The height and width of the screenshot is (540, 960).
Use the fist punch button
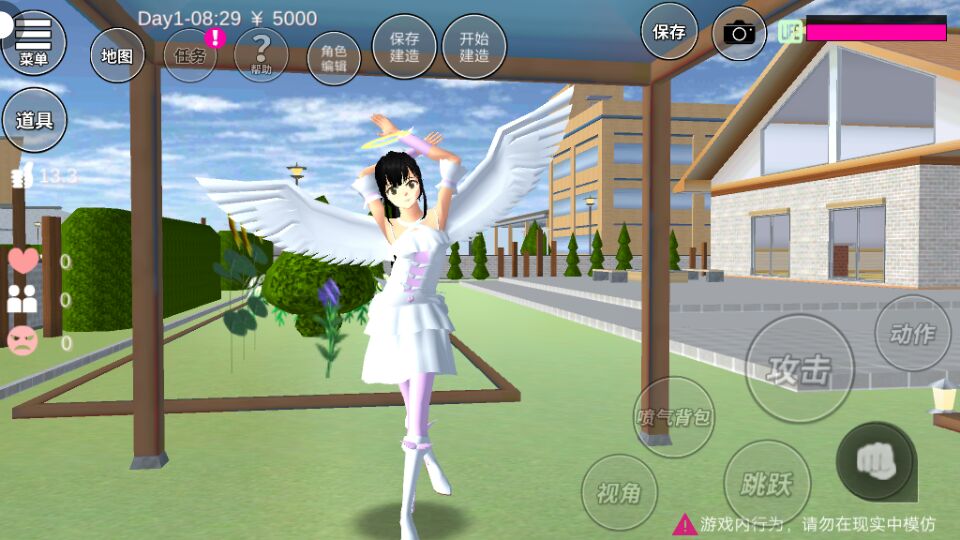pos(875,461)
